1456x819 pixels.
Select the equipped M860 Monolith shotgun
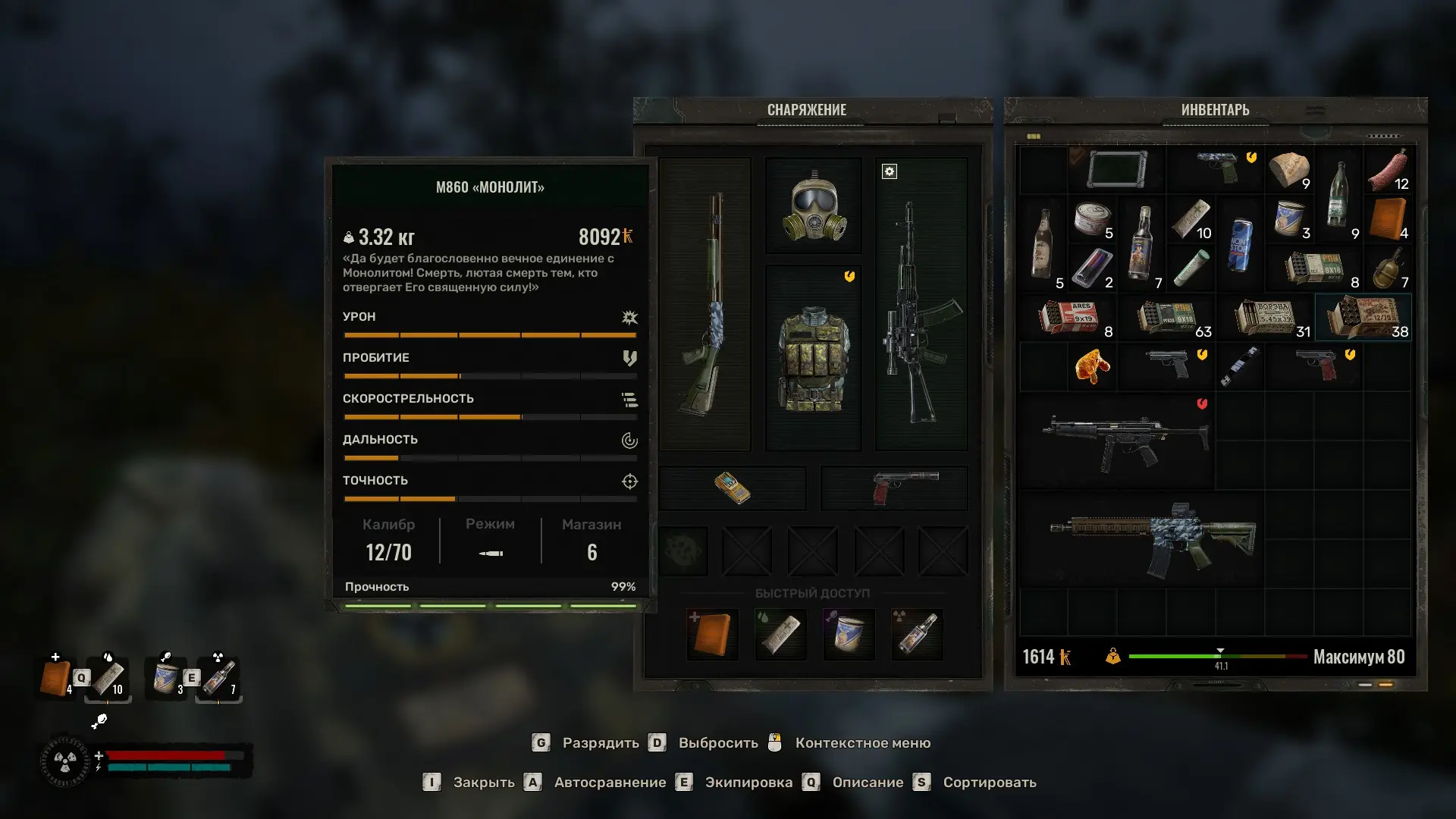pyautogui.click(x=705, y=303)
